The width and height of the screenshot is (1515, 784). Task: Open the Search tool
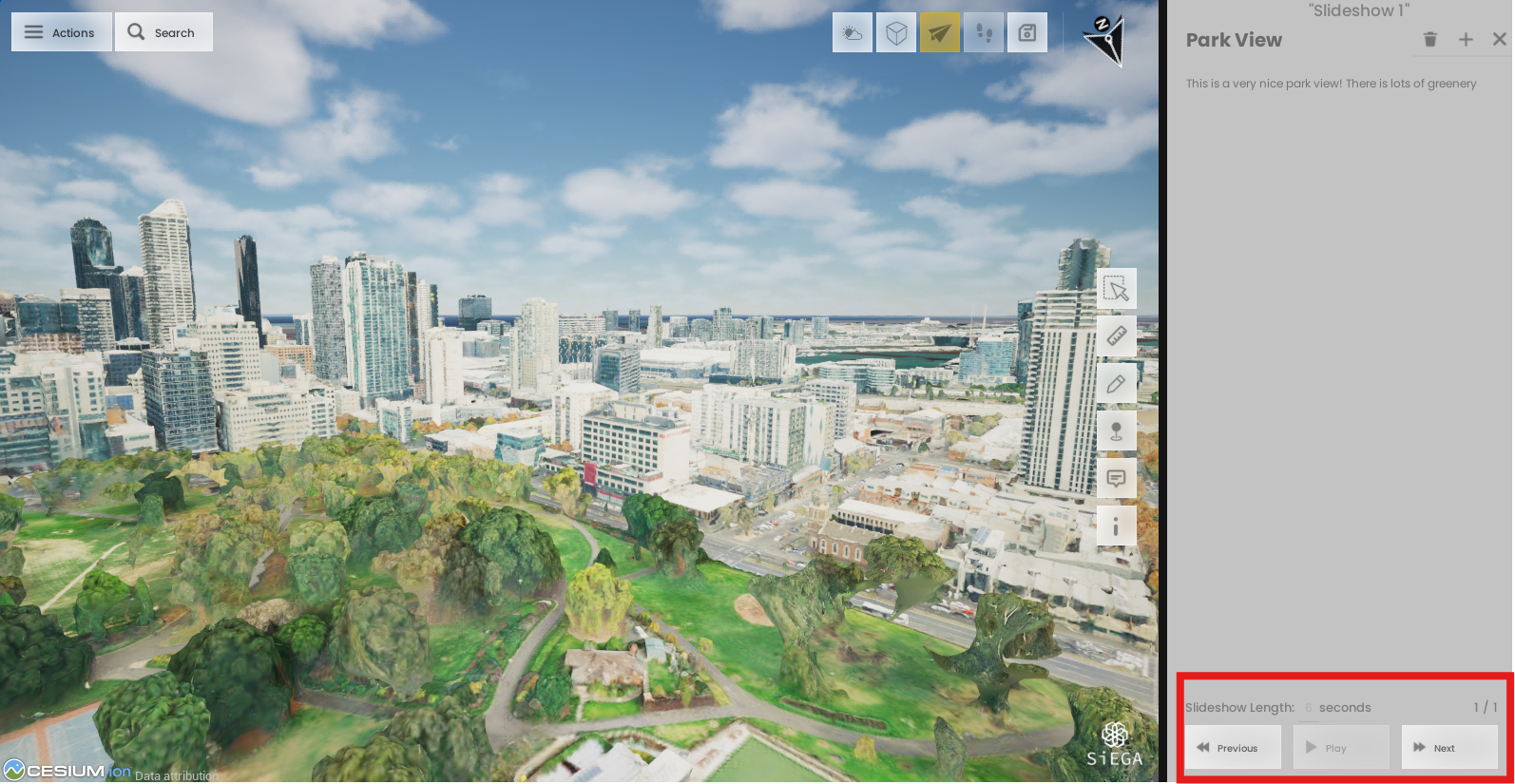163,32
